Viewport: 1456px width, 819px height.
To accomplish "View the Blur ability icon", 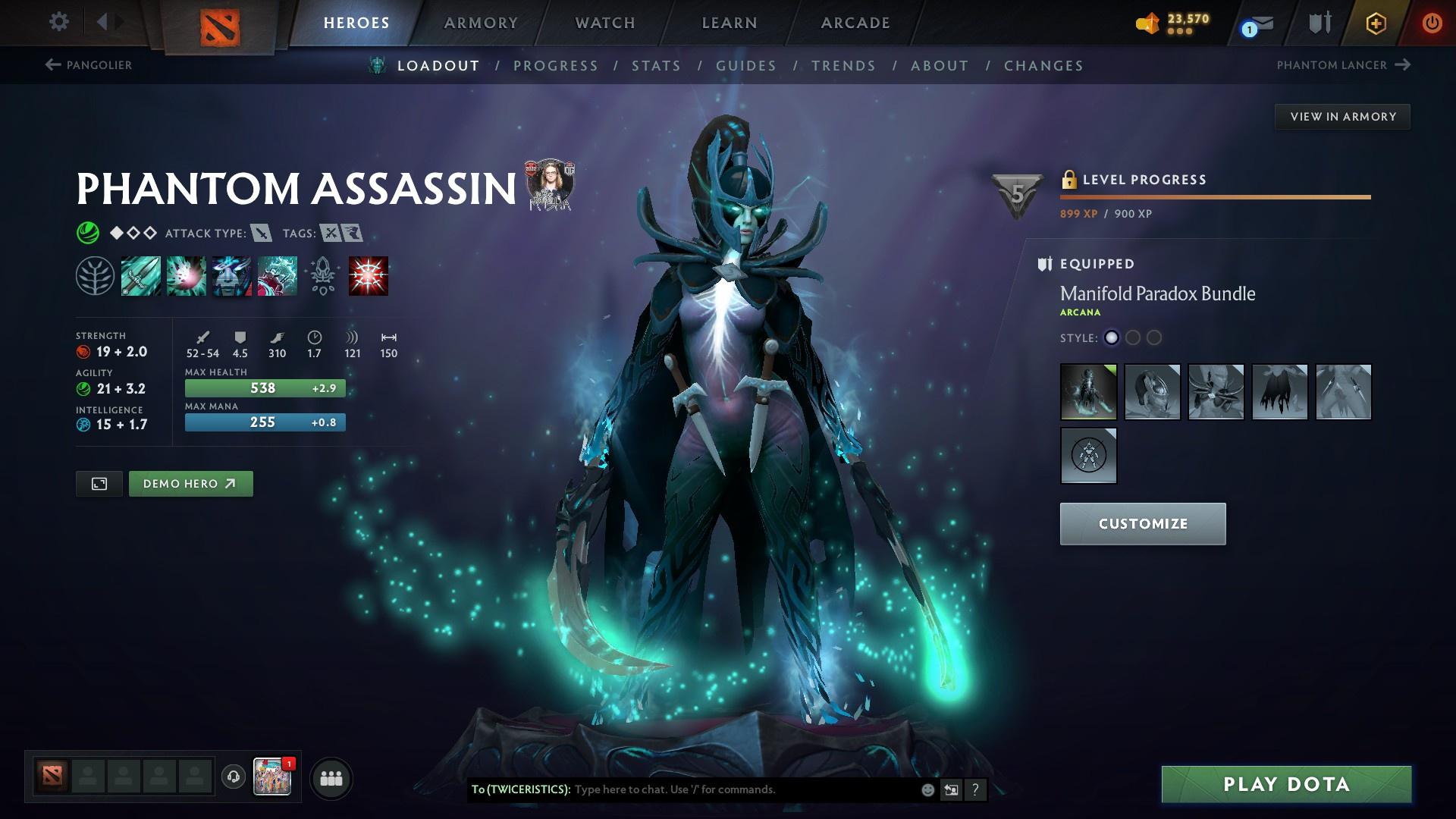I will click(x=231, y=275).
